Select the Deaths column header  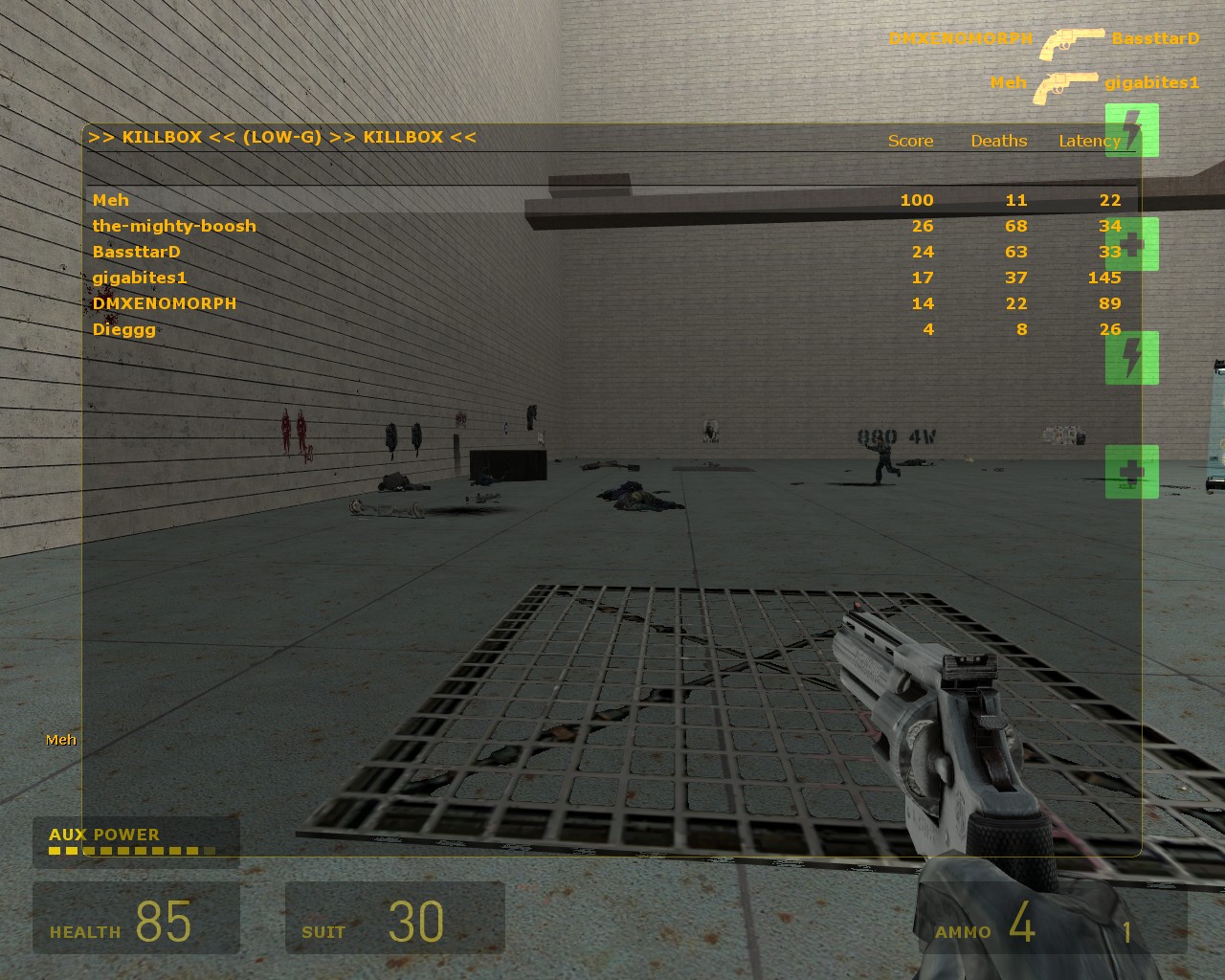coord(999,141)
